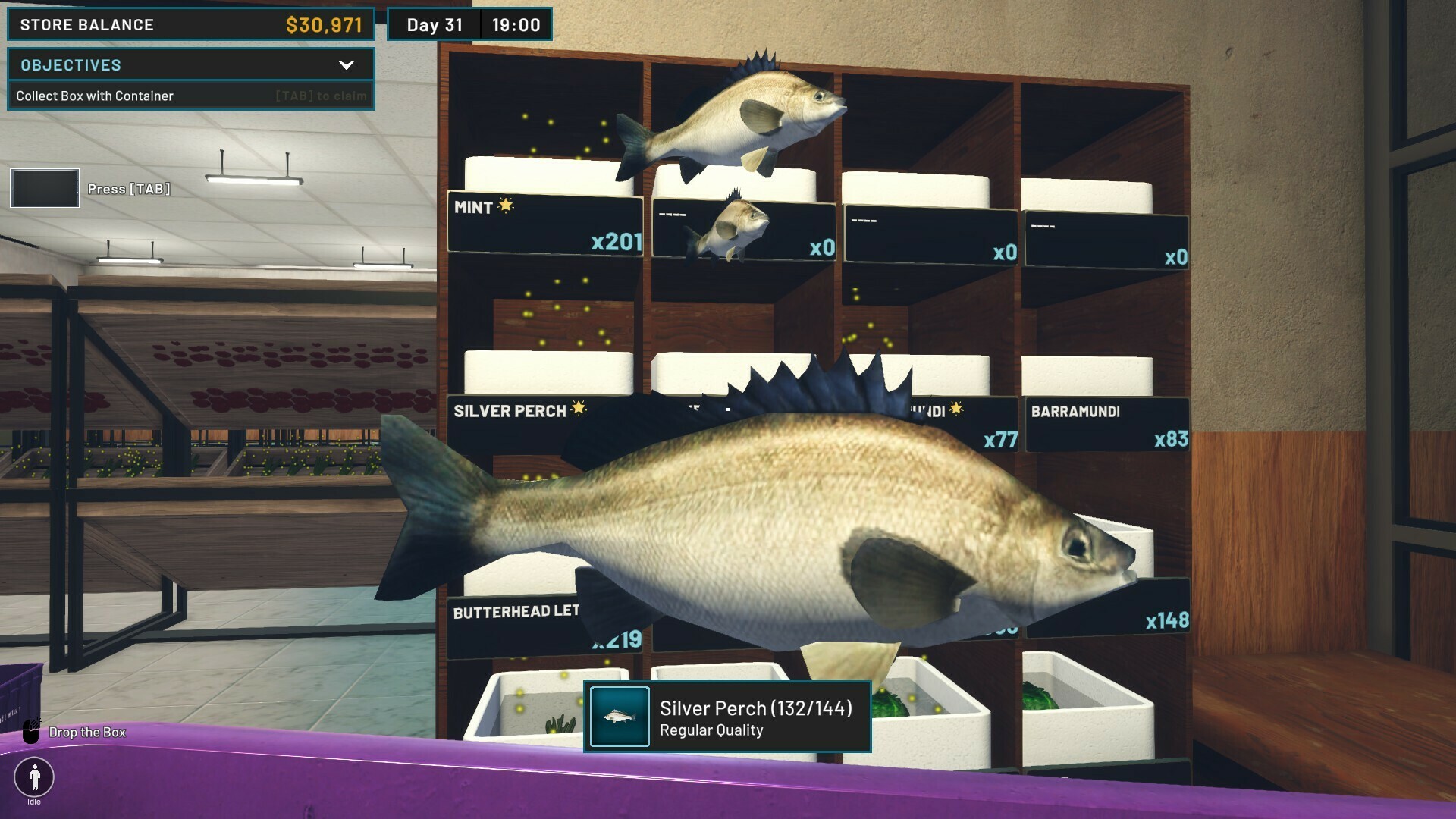Click the Silver Perch item icon
This screenshot has width=1456, height=819.
(x=620, y=717)
